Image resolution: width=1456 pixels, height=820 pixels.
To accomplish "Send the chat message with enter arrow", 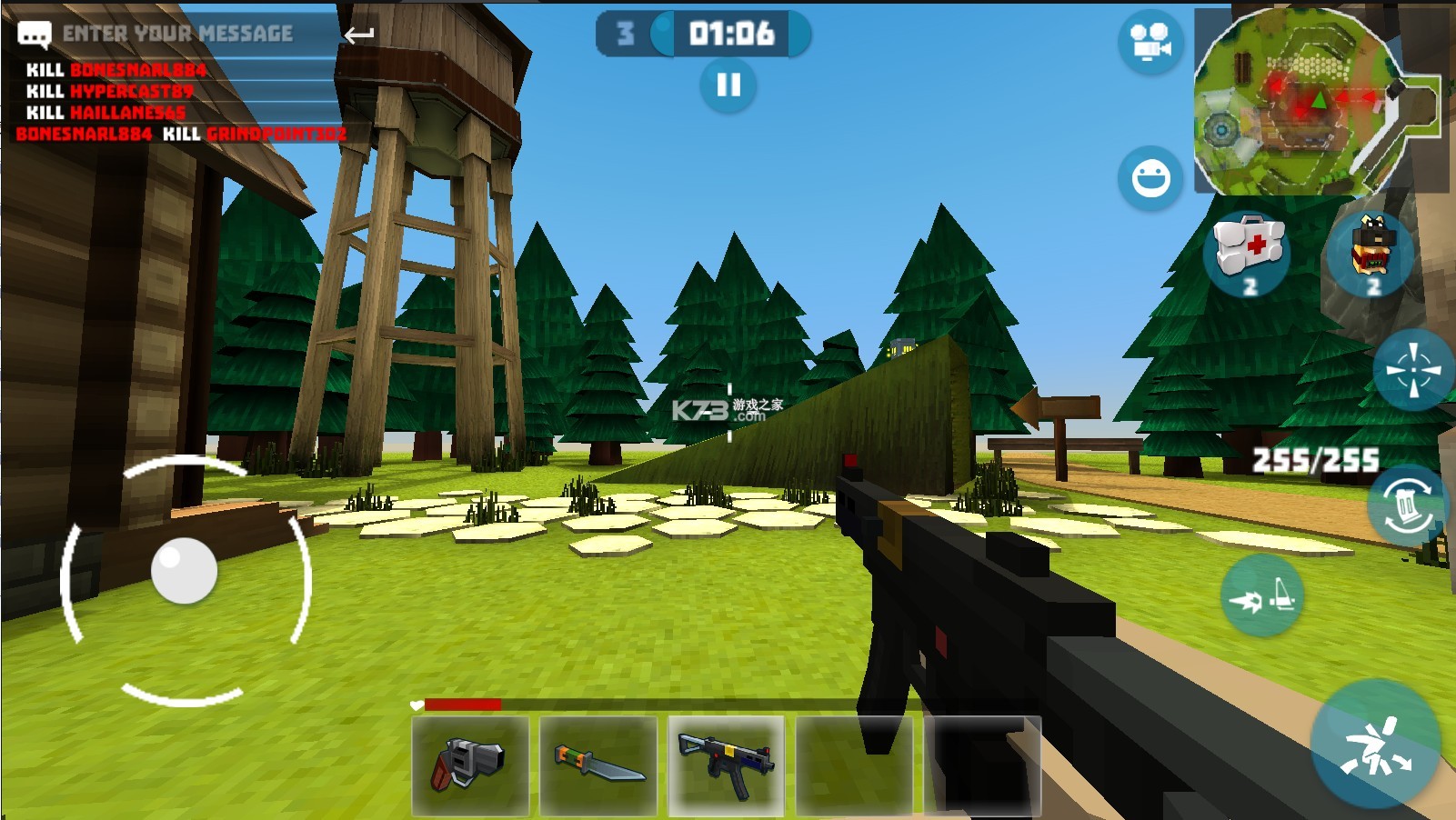I will (359, 35).
